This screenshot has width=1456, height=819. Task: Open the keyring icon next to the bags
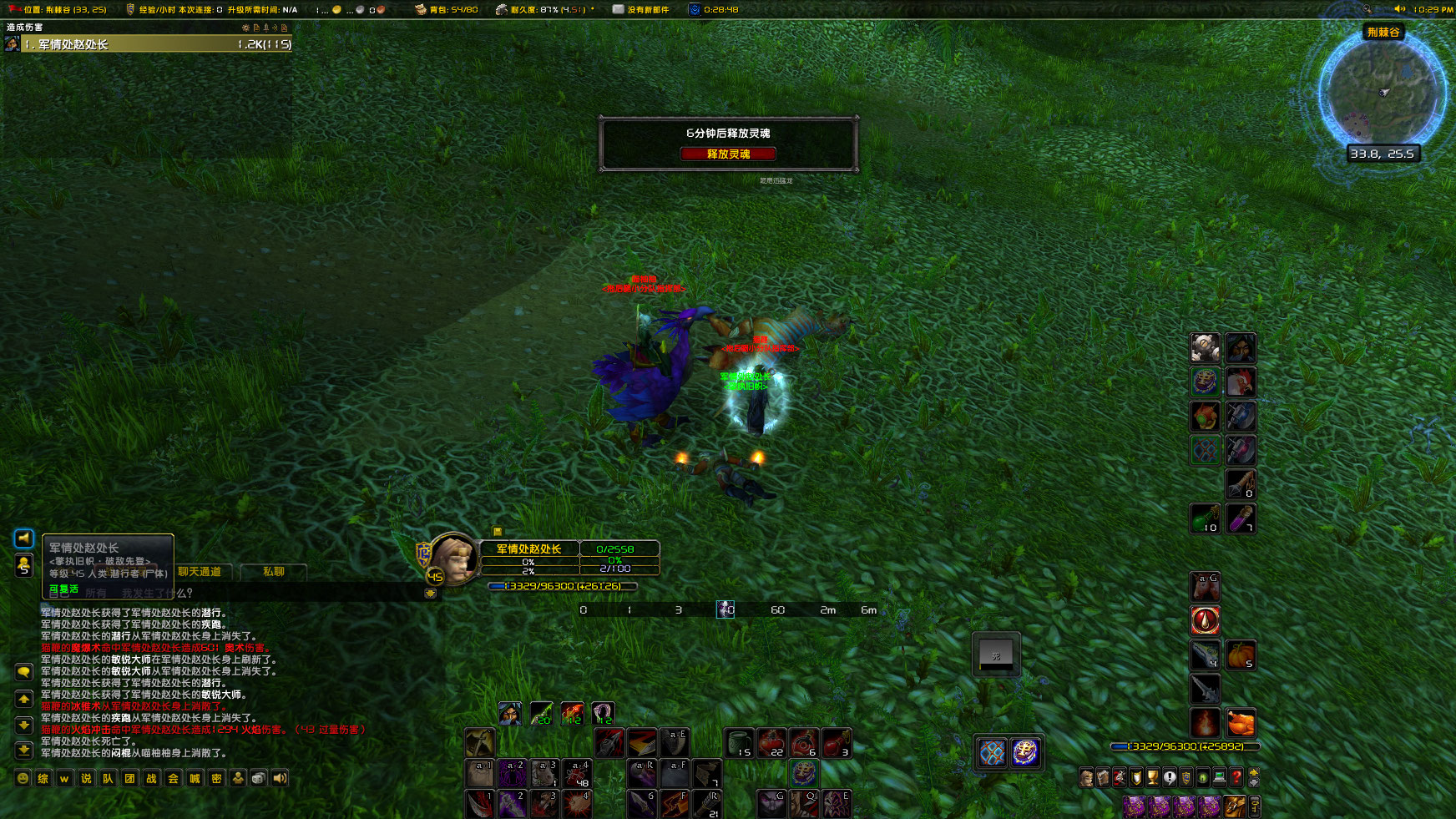pyautogui.click(x=1255, y=806)
